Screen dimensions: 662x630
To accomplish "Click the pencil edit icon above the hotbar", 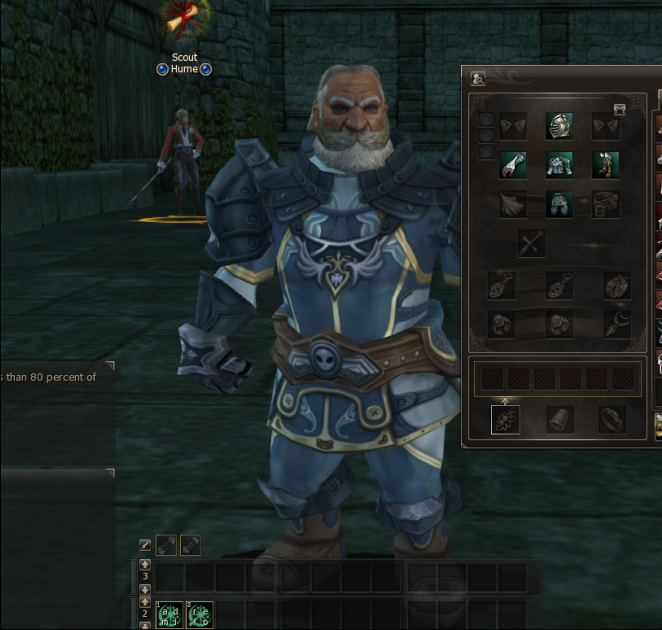I will (145, 545).
